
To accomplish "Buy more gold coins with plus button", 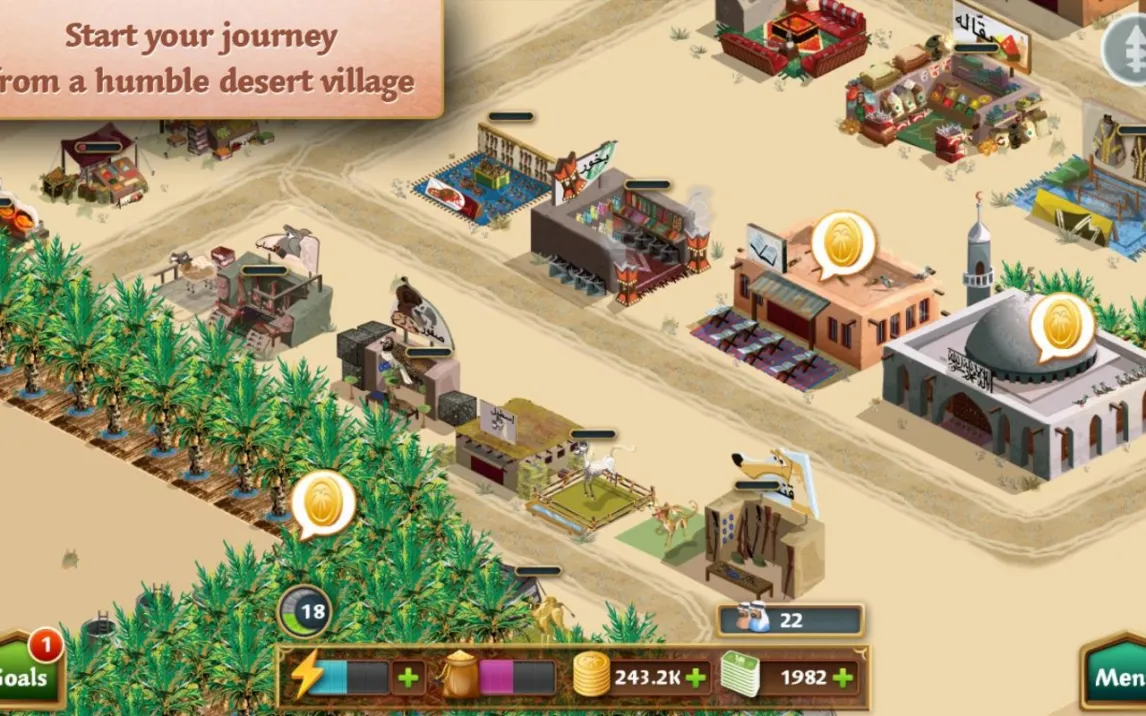I will 695,677.
